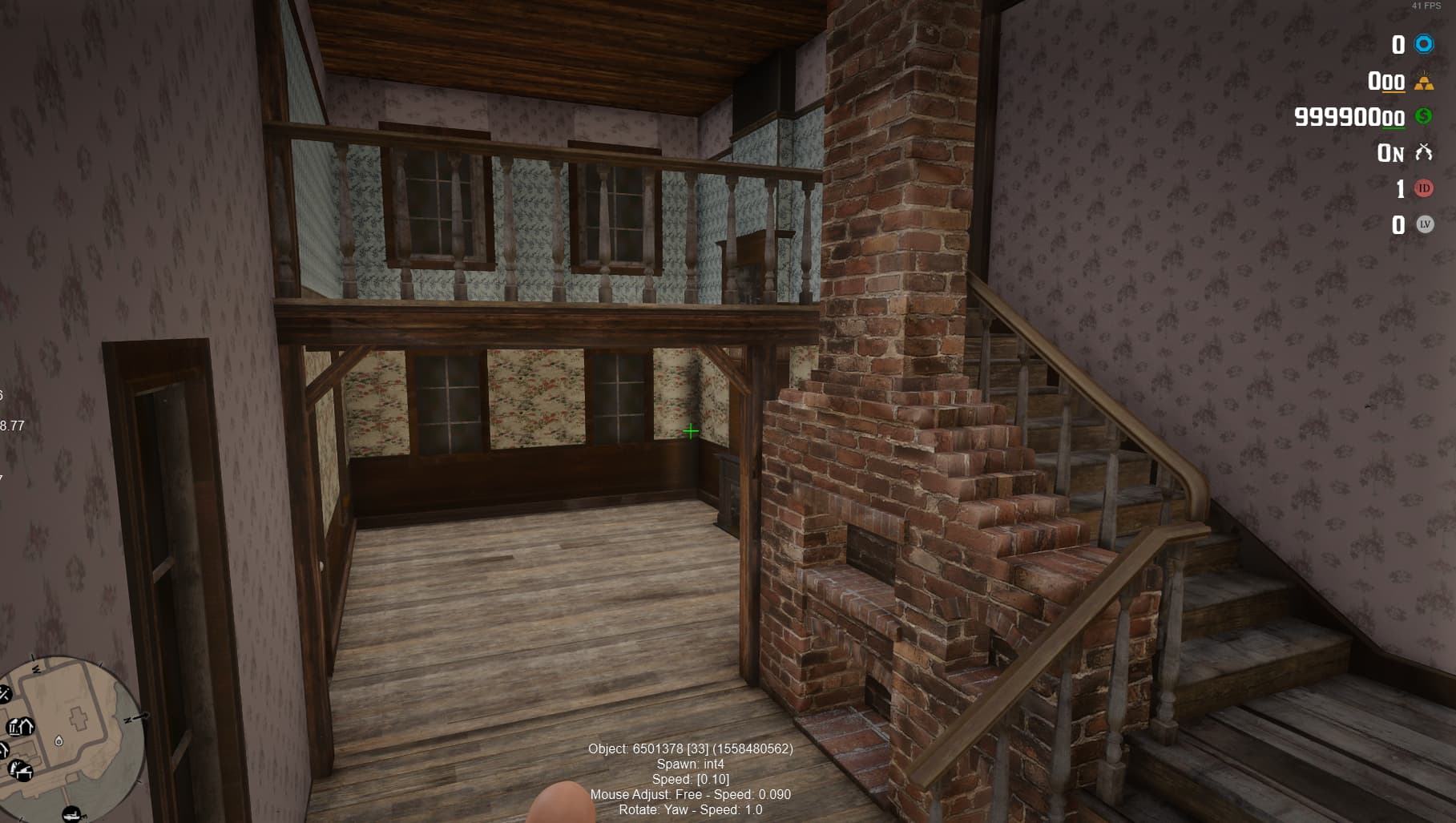Image resolution: width=1456 pixels, height=823 pixels.
Task: Toggle the PvP On indicator
Action: pyautogui.click(x=1390, y=153)
